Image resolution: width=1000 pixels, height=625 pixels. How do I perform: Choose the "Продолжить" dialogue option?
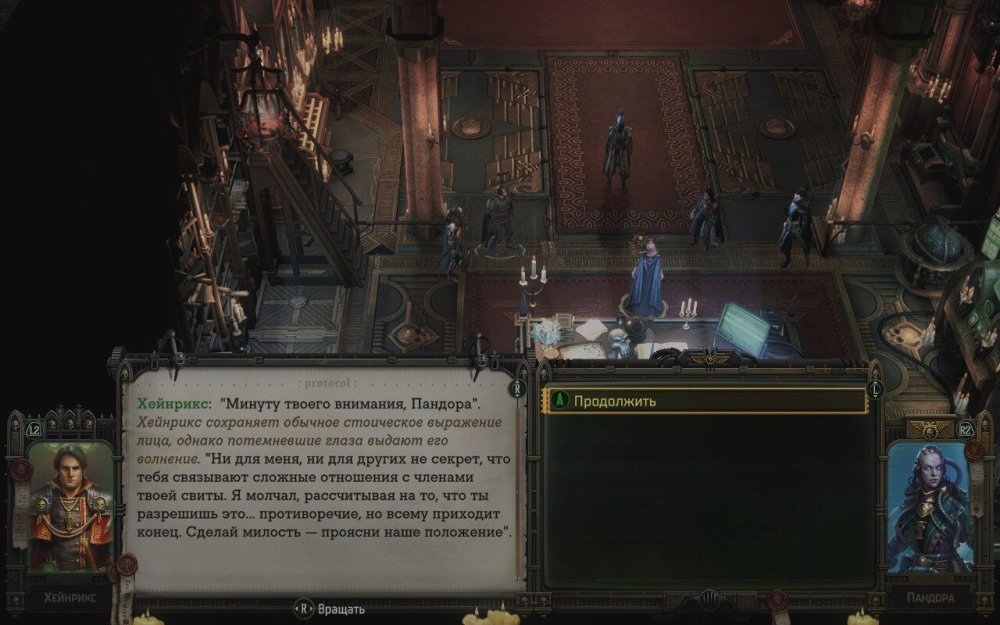(703, 401)
